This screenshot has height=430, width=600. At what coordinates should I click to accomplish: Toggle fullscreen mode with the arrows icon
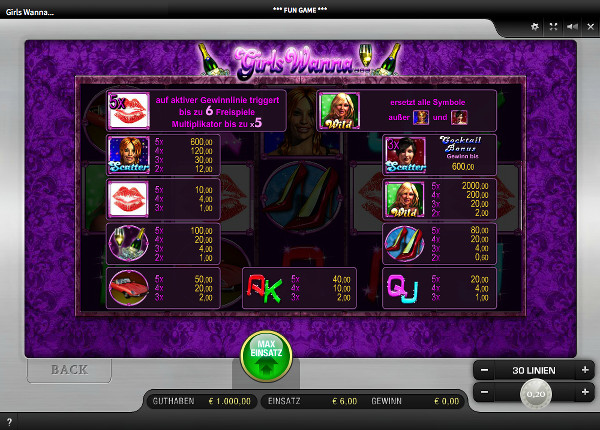coord(553,27)
